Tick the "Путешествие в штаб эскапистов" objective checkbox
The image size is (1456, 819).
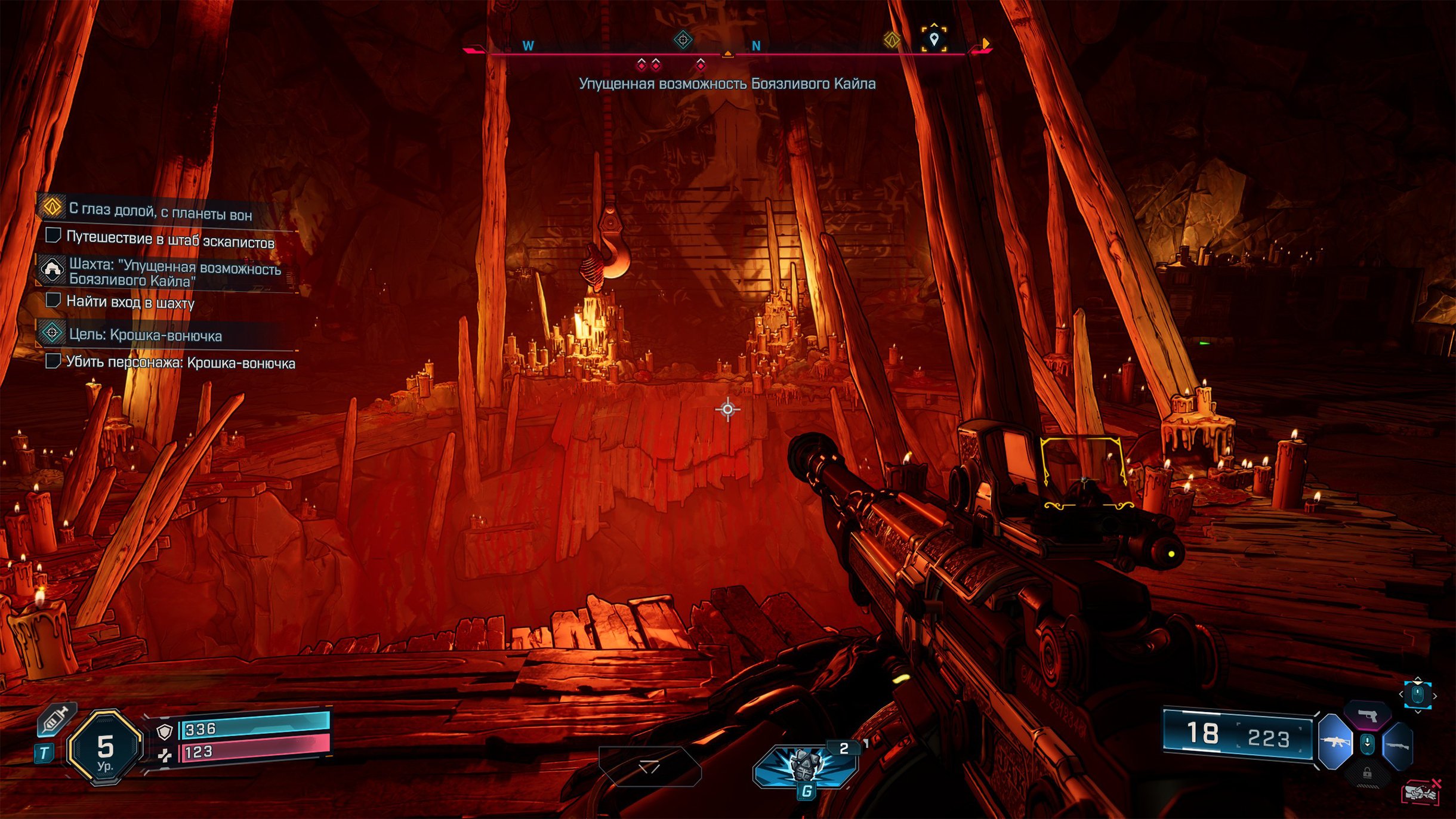point(53,236)
